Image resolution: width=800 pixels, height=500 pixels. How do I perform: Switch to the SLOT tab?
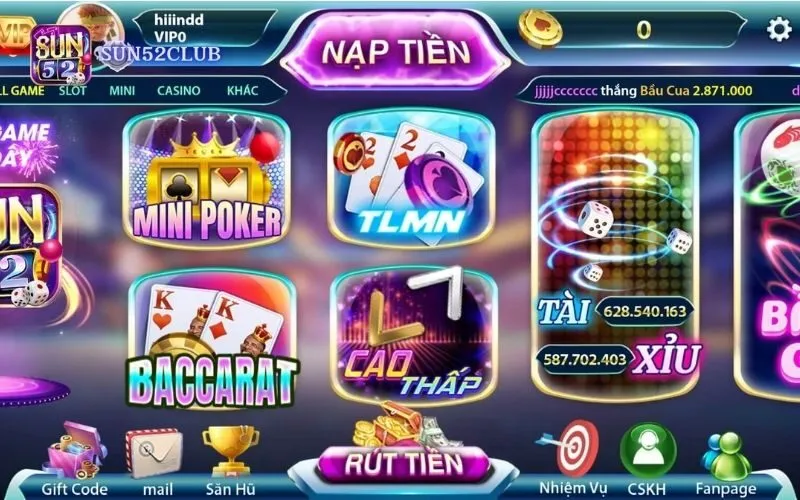72,91
